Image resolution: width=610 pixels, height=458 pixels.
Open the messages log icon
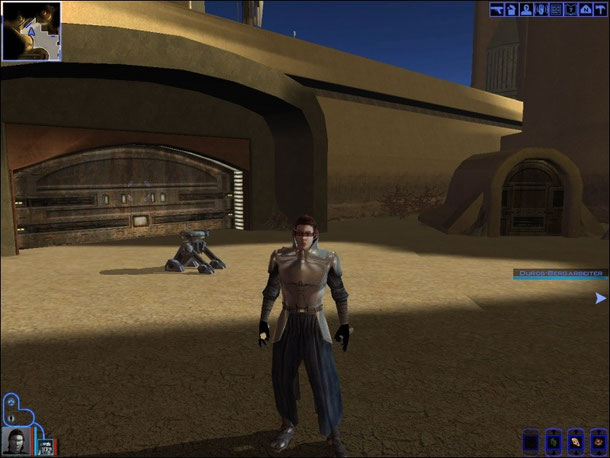(x=555, y=10)
